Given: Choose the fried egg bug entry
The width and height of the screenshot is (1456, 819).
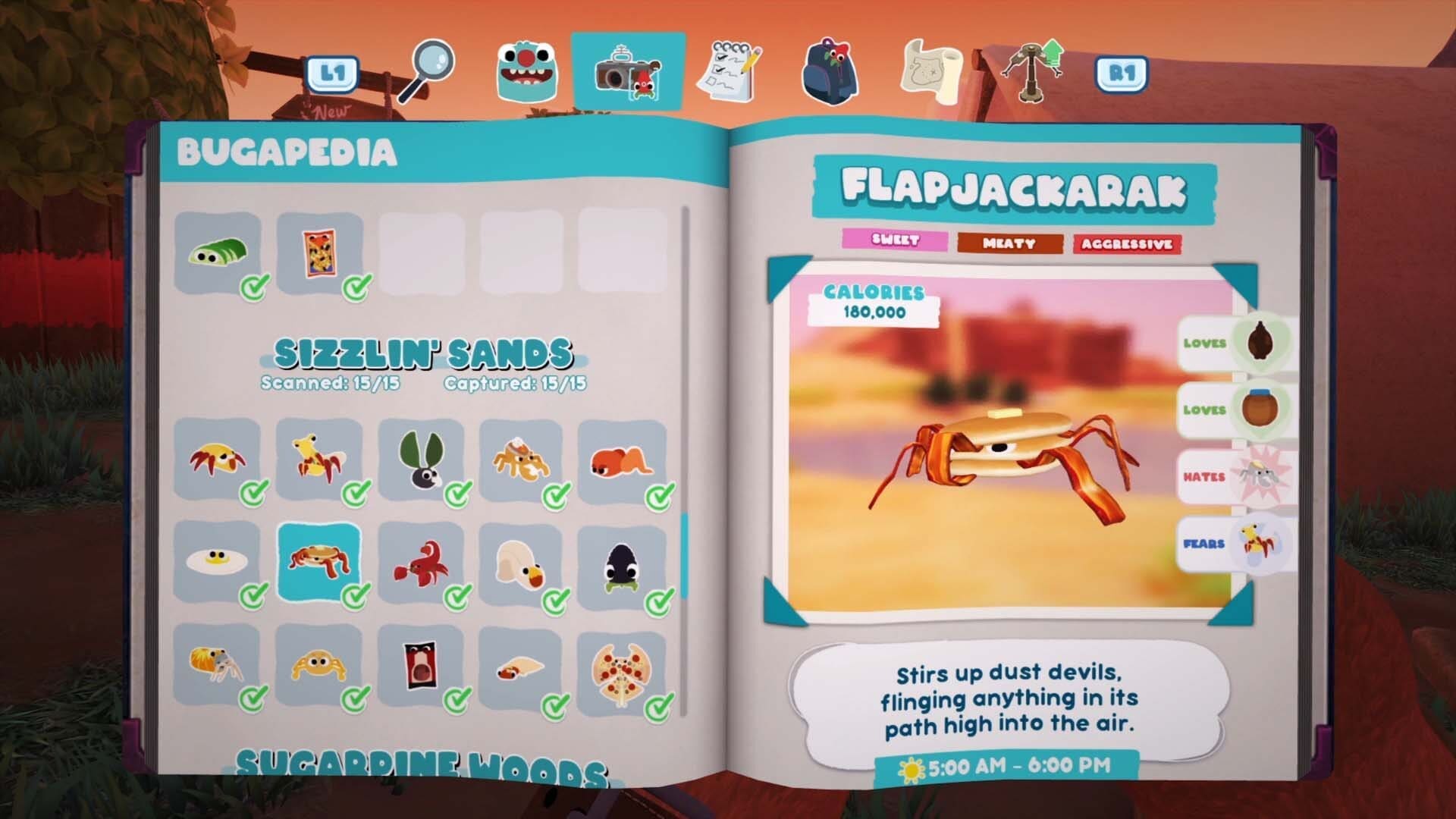Looking at the screenshot, I should pos(218,562).
